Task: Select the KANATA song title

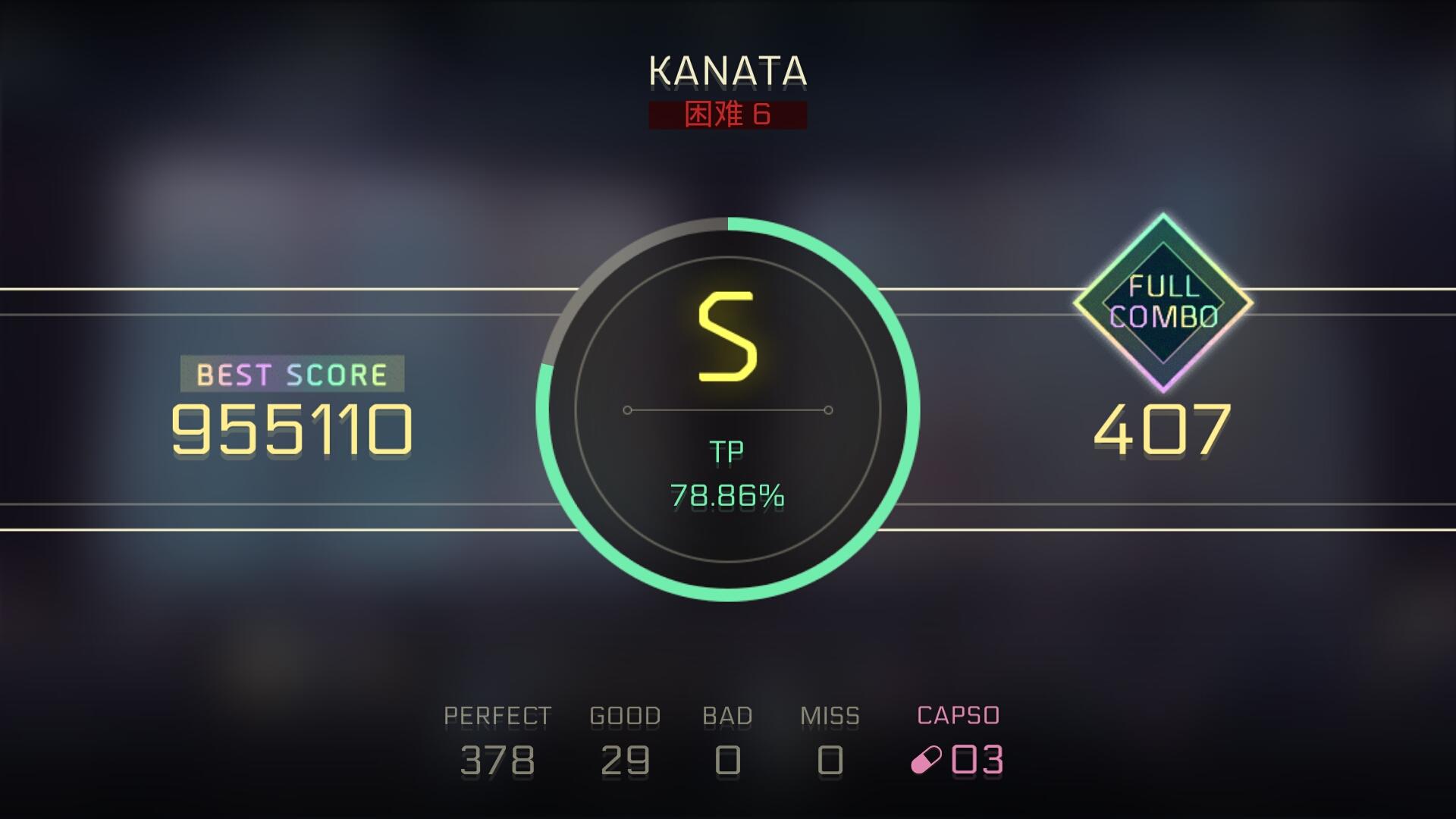Action: 726,72
